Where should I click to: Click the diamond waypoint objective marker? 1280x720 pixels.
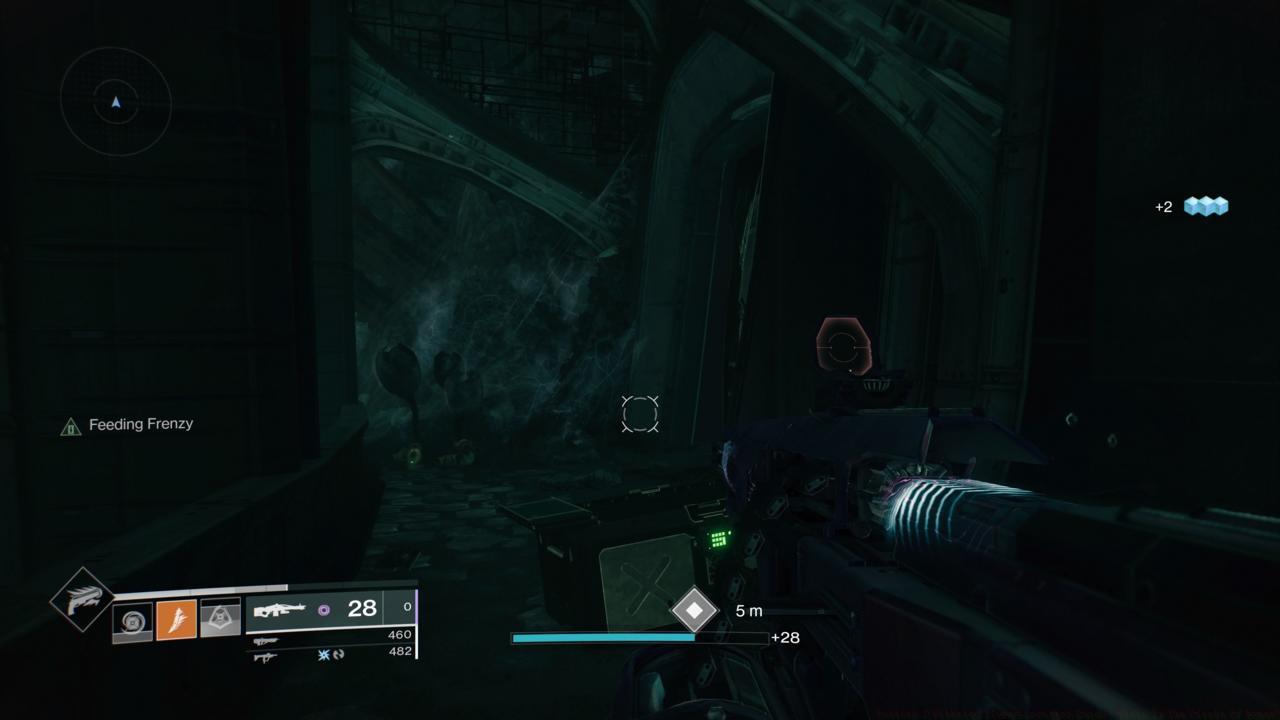[694, 610]
